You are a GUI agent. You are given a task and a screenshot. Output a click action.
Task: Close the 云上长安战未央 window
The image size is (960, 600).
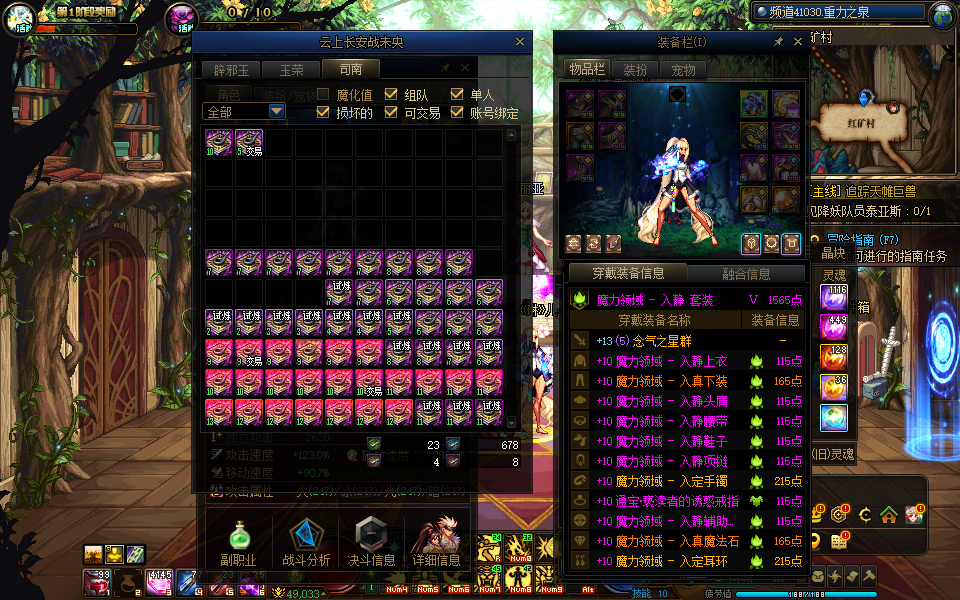[519, 42]
